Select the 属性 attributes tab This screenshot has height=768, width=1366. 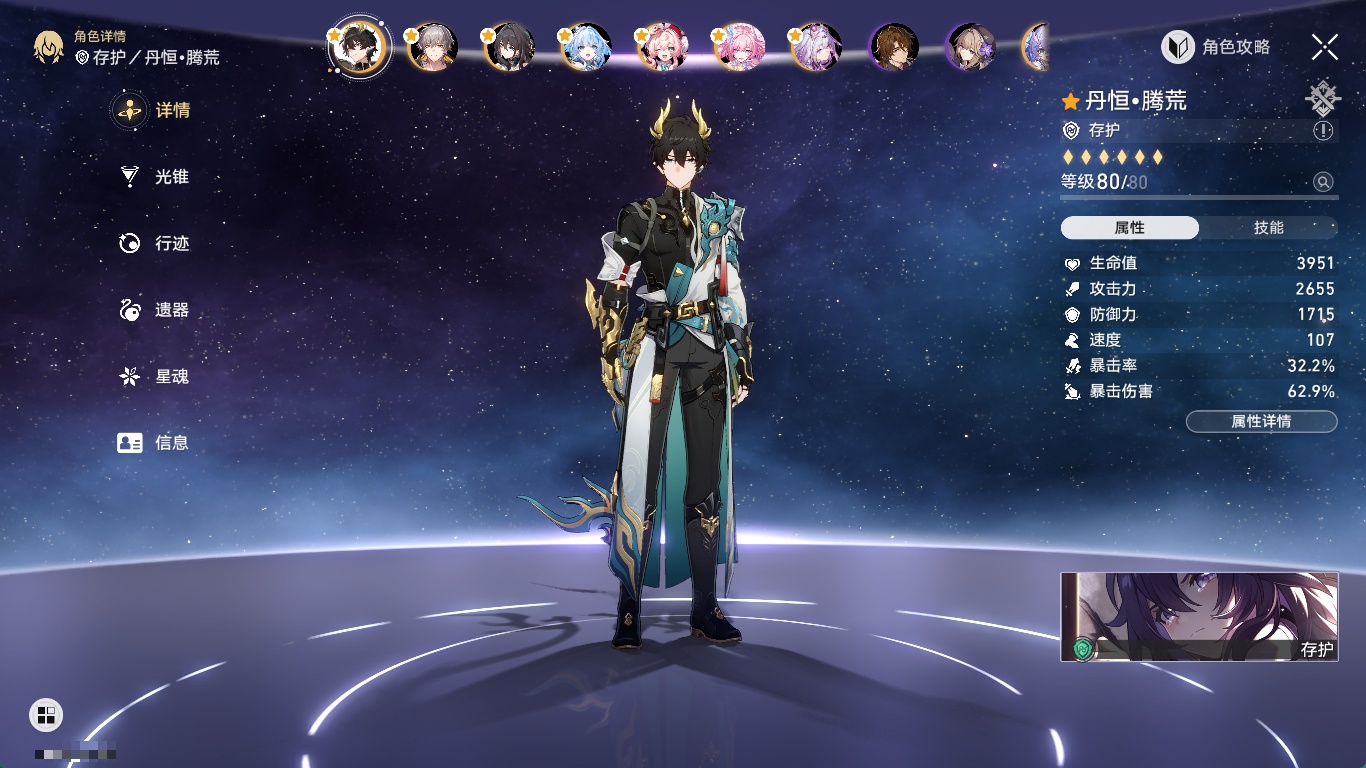pyautogui.click(x=1129, y=228)
